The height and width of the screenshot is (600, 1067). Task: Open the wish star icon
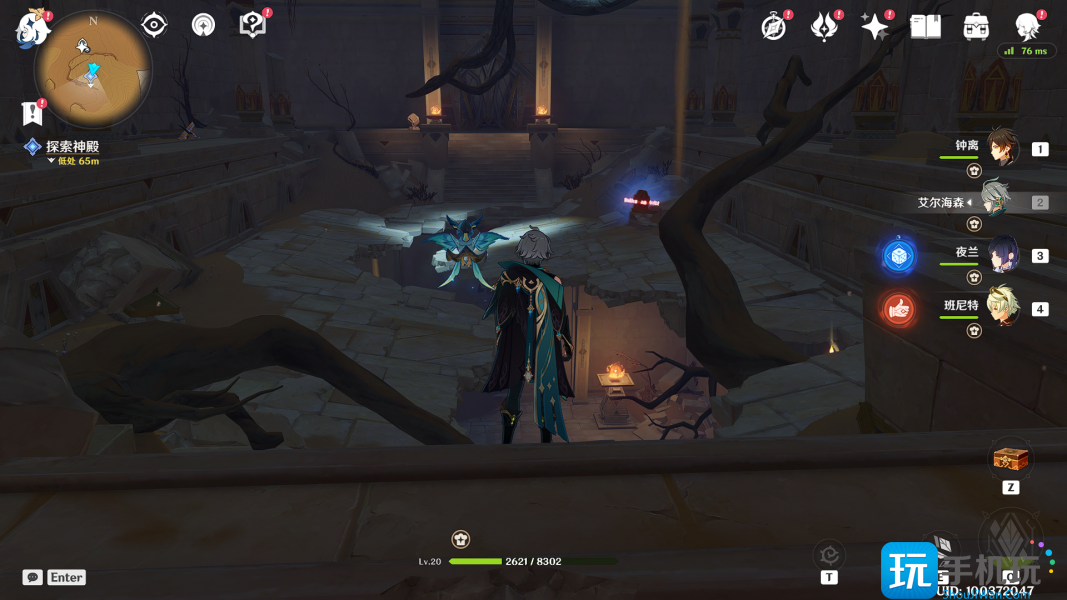point(875,27)
